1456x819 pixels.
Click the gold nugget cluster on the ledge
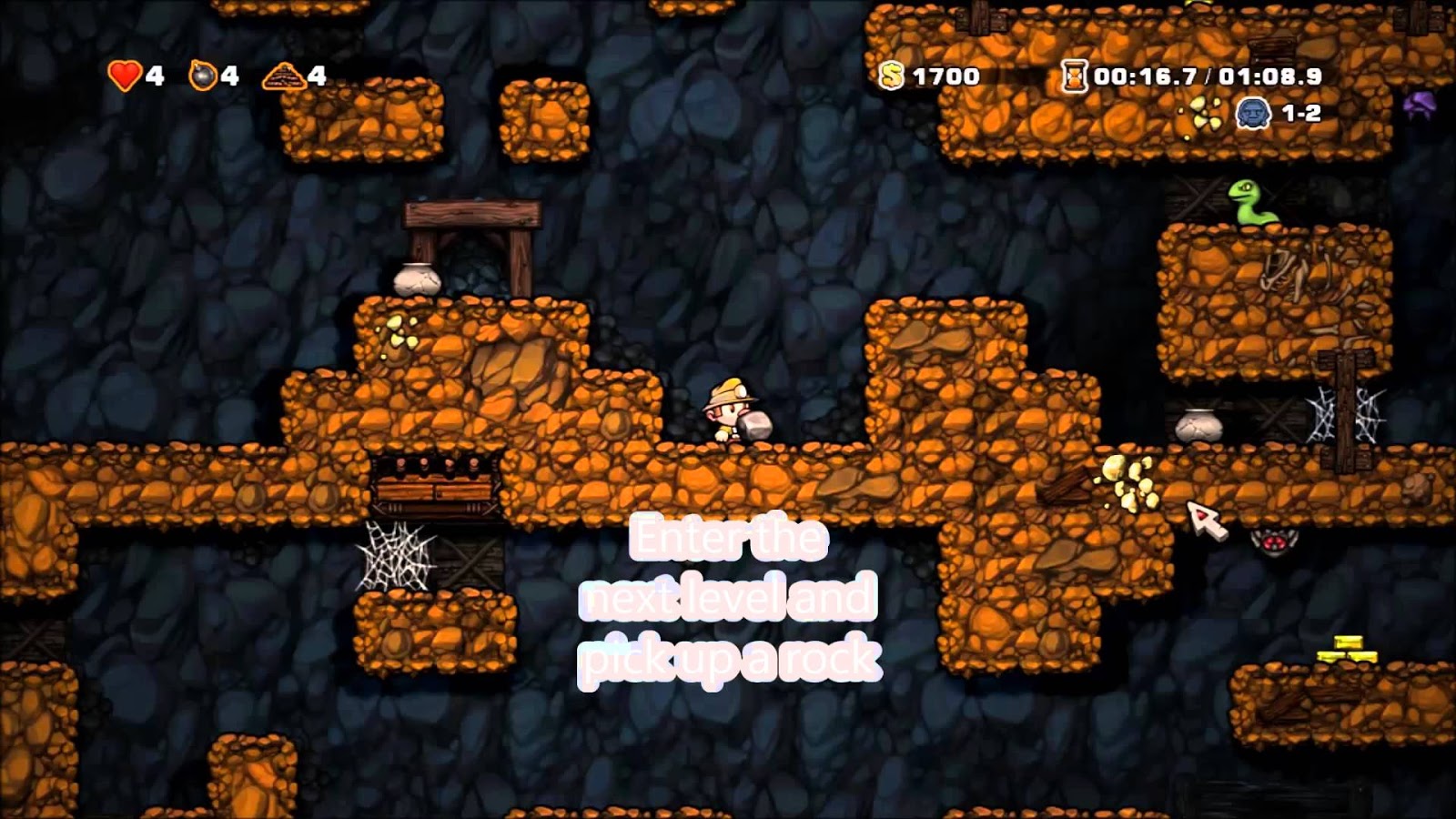point(1128,480)
